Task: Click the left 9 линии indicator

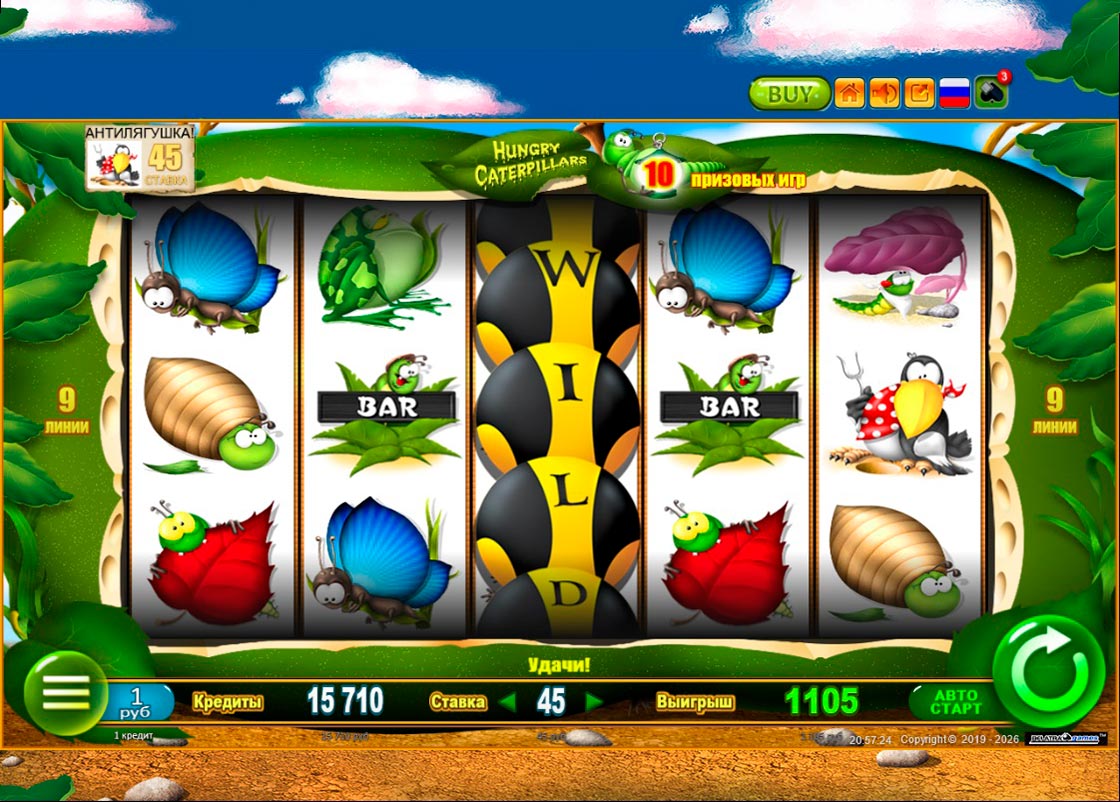Action: pos(67,411)
